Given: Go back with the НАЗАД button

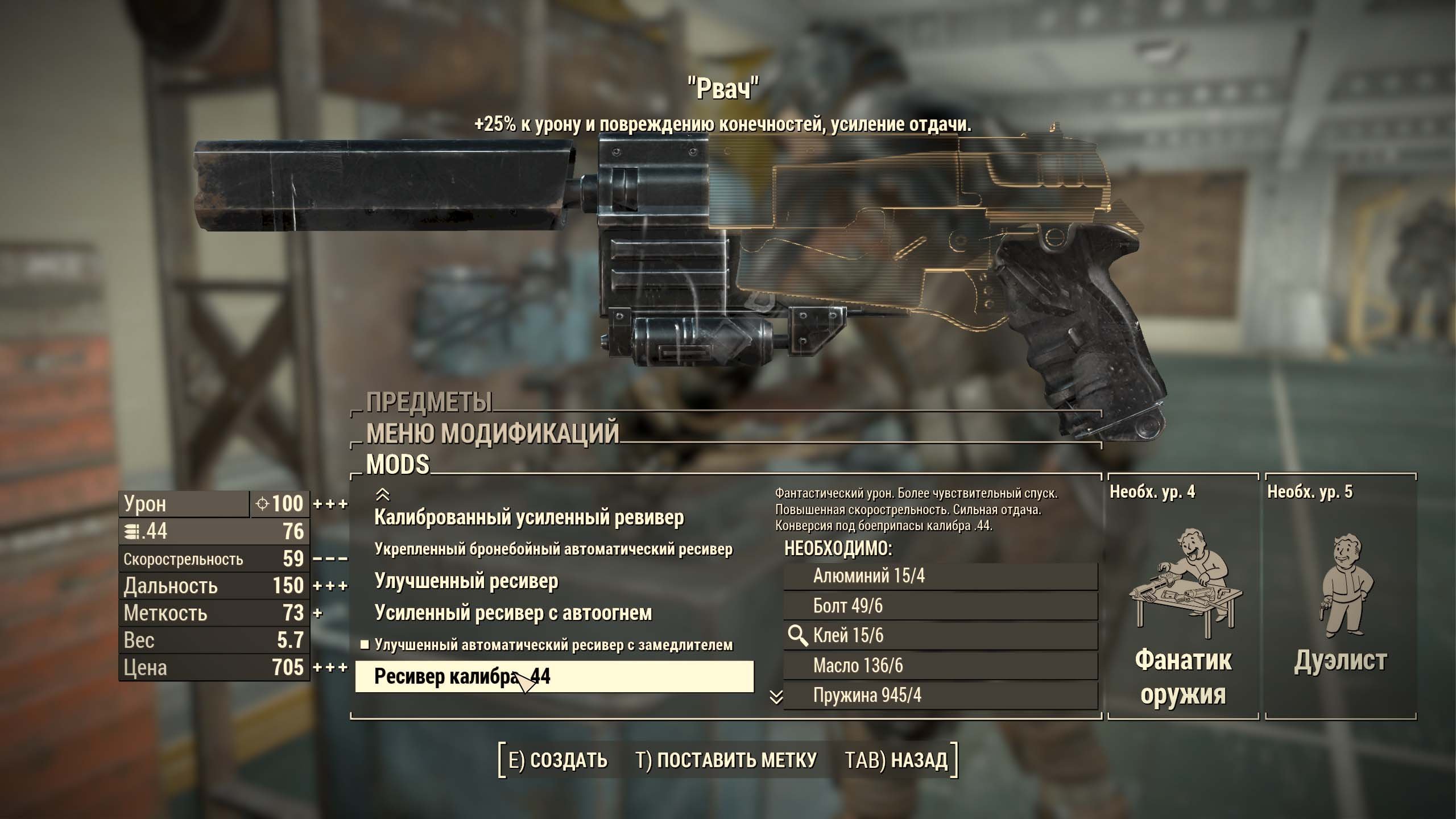Looking at the screenshot, I should [896, 760].
